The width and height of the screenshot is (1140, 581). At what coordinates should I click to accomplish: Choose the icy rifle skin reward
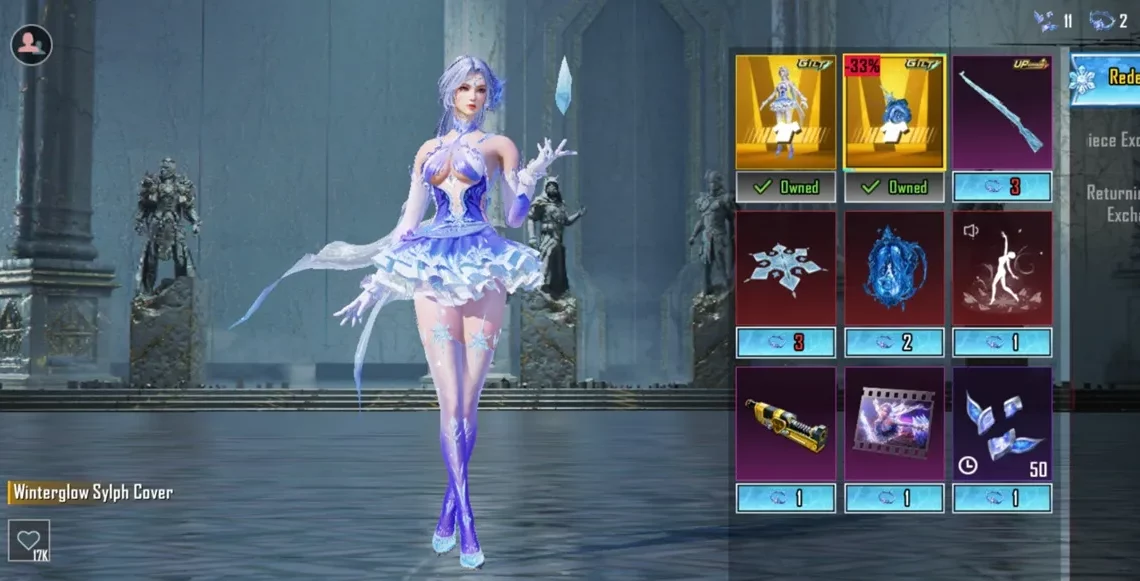click(1002, 112)
